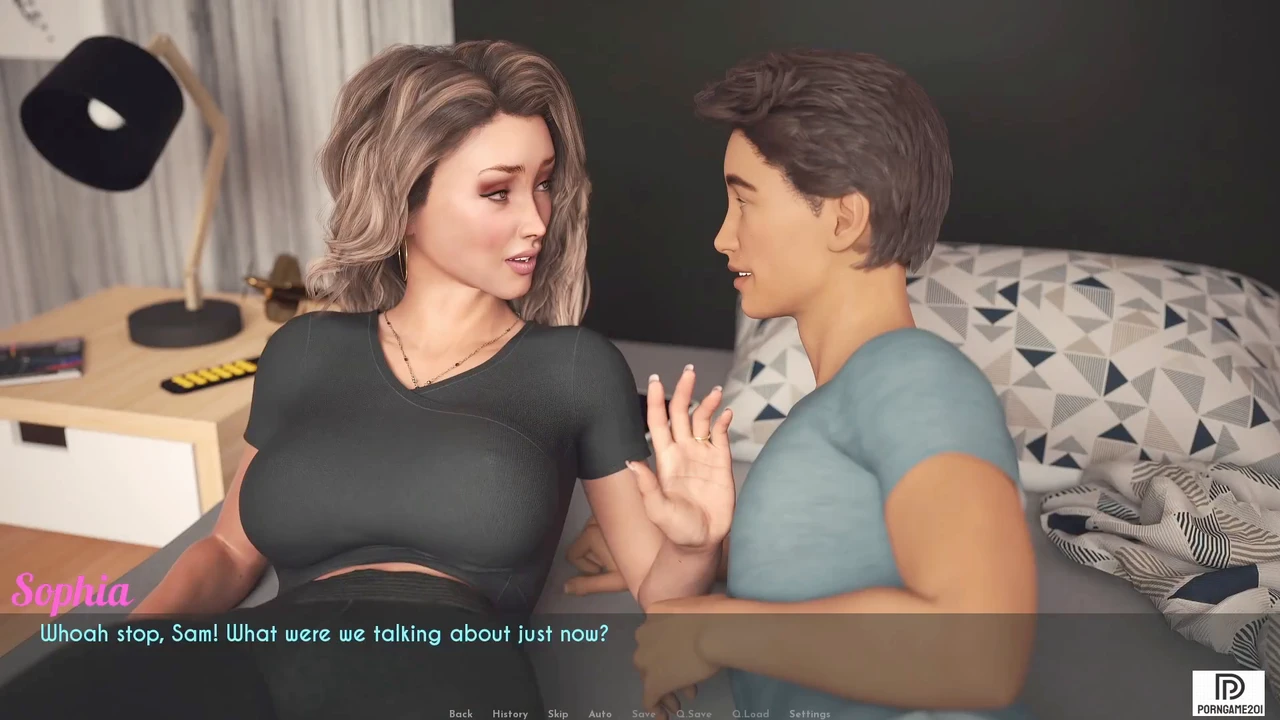Screen dimensions: 1280x720
Task: Click Q.Save to quick save
Action: tap(694, 713)
